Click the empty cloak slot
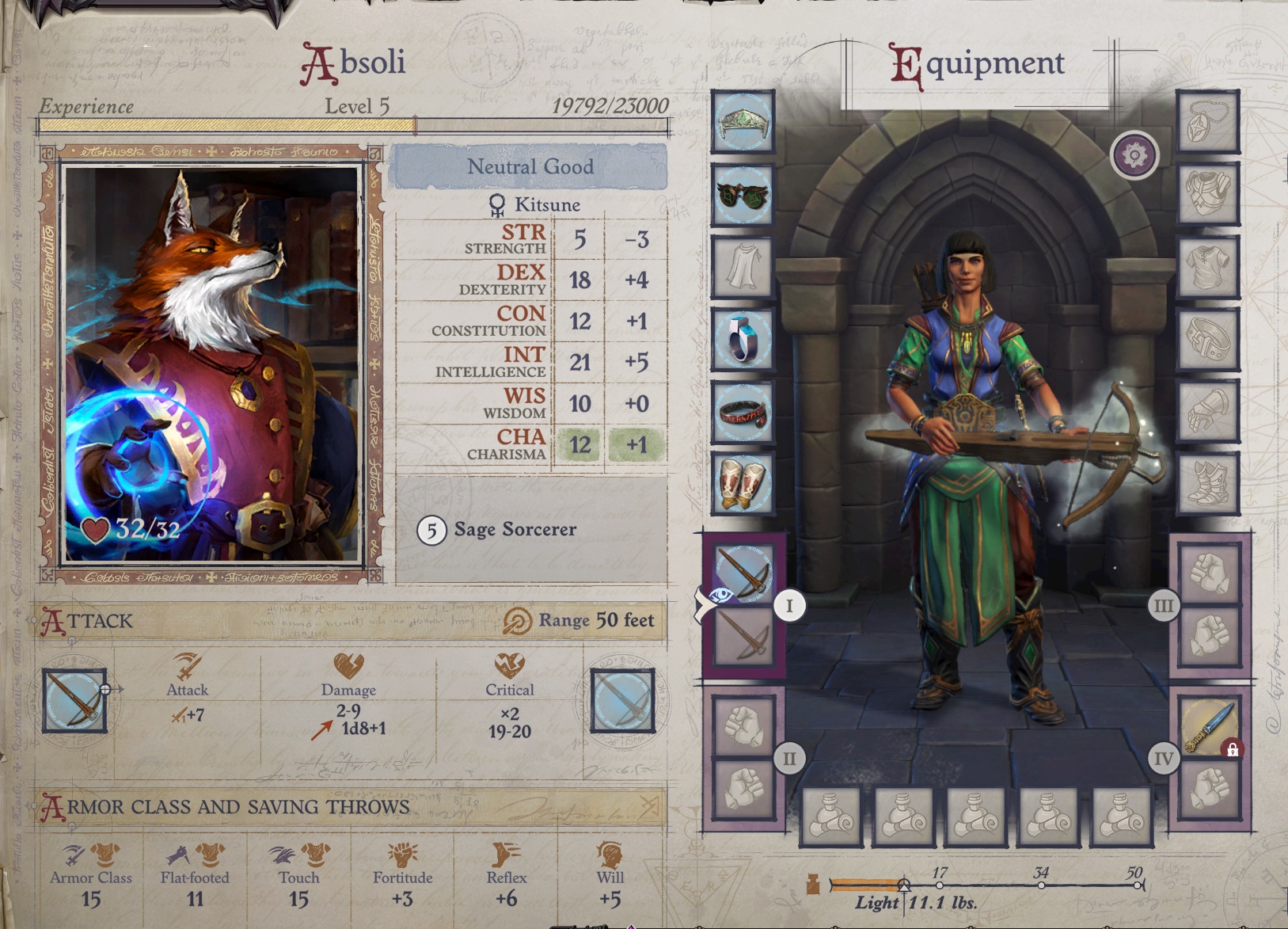Viewport: 1288px width, 929px height. point(743,267)
